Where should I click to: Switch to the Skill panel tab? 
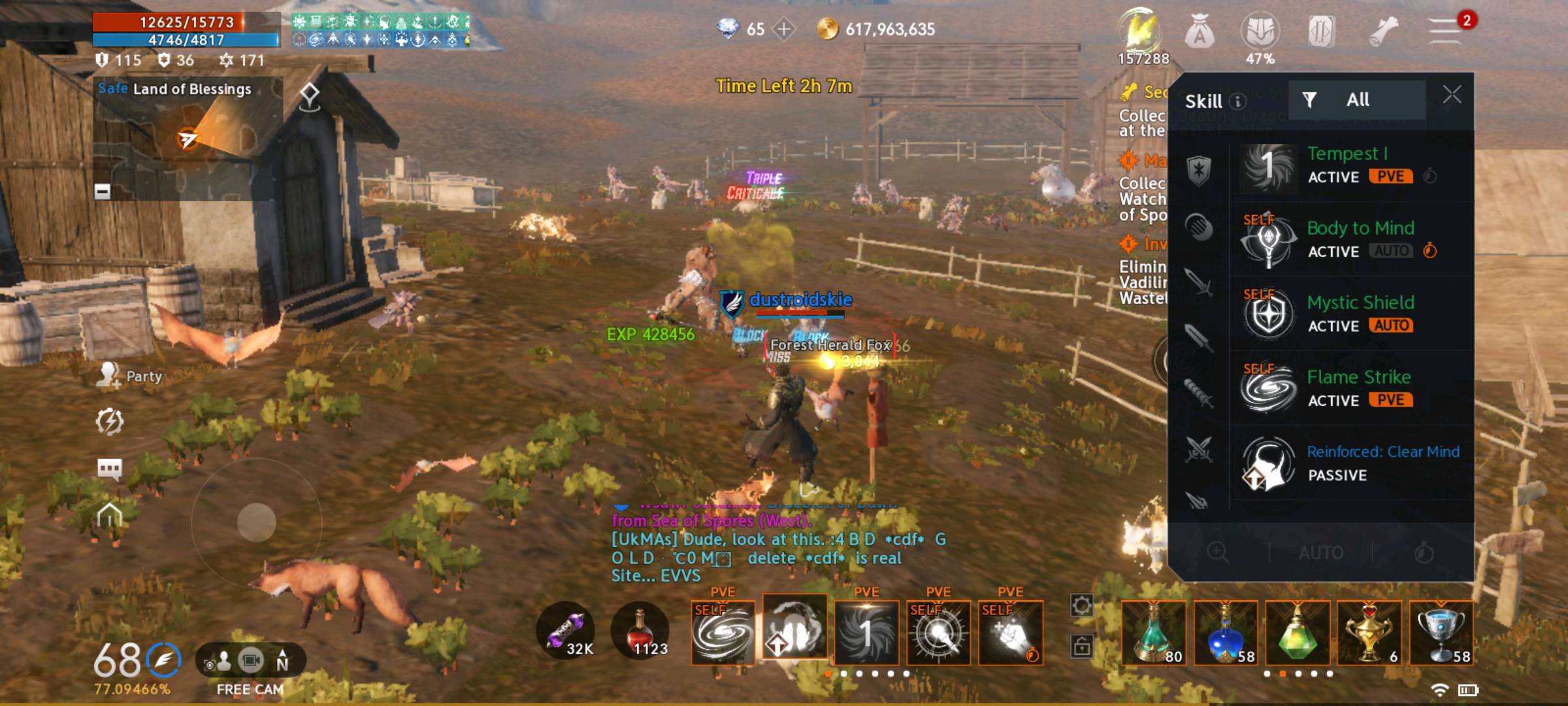pyautogui.click(x=1206, y=101)
